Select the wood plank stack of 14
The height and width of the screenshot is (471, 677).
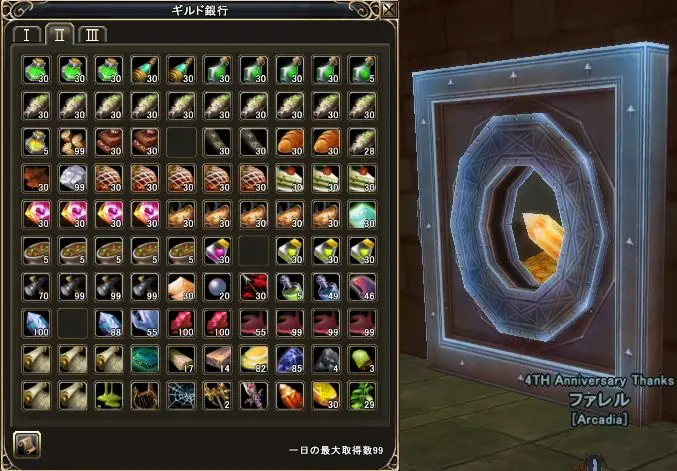220,360
